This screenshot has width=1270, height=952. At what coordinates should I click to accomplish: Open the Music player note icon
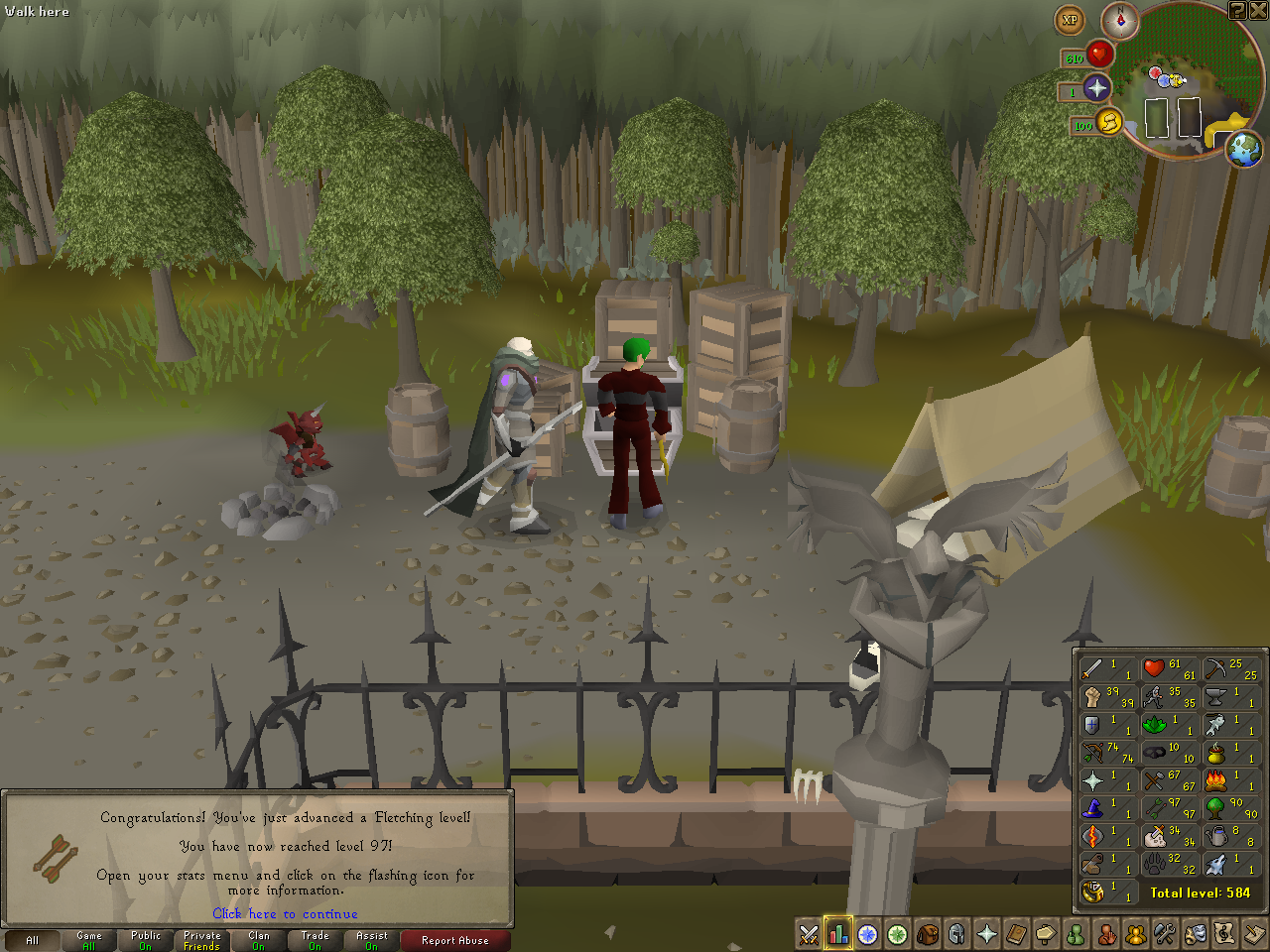pos(1225,933)
